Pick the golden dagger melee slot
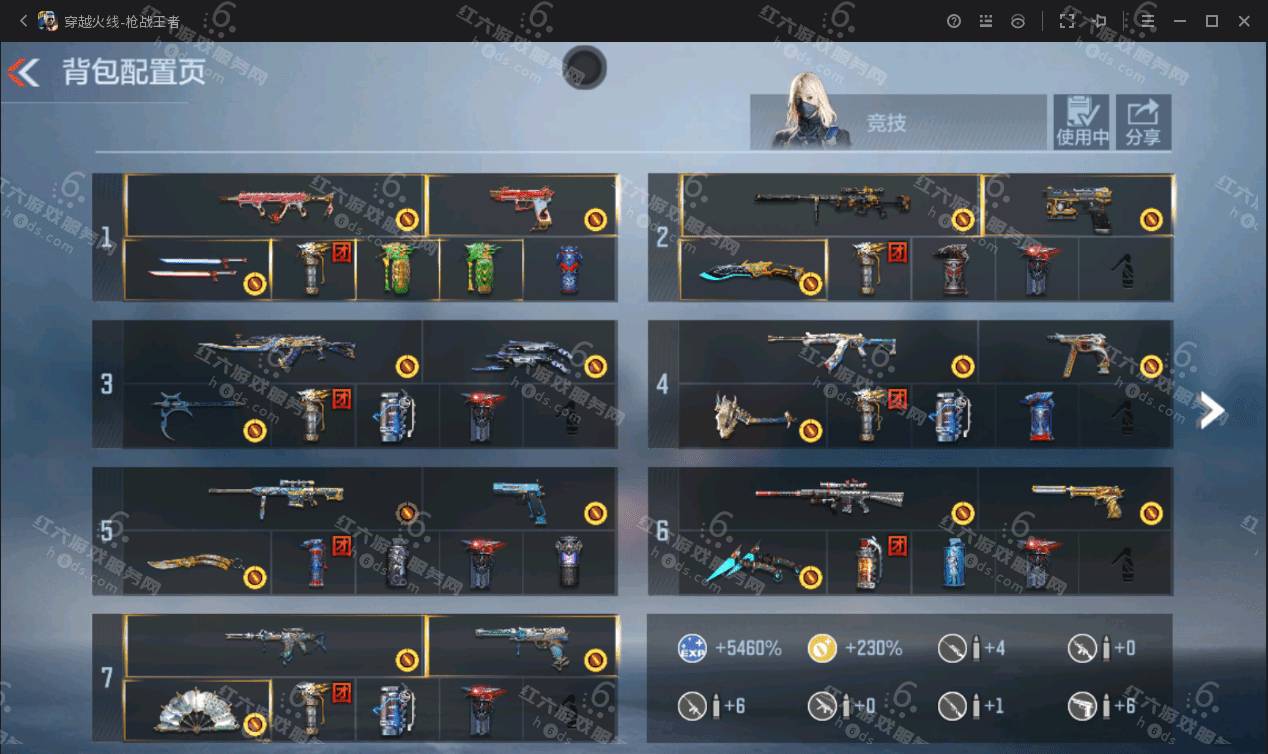1268x754 pixels. coord(198,563)
